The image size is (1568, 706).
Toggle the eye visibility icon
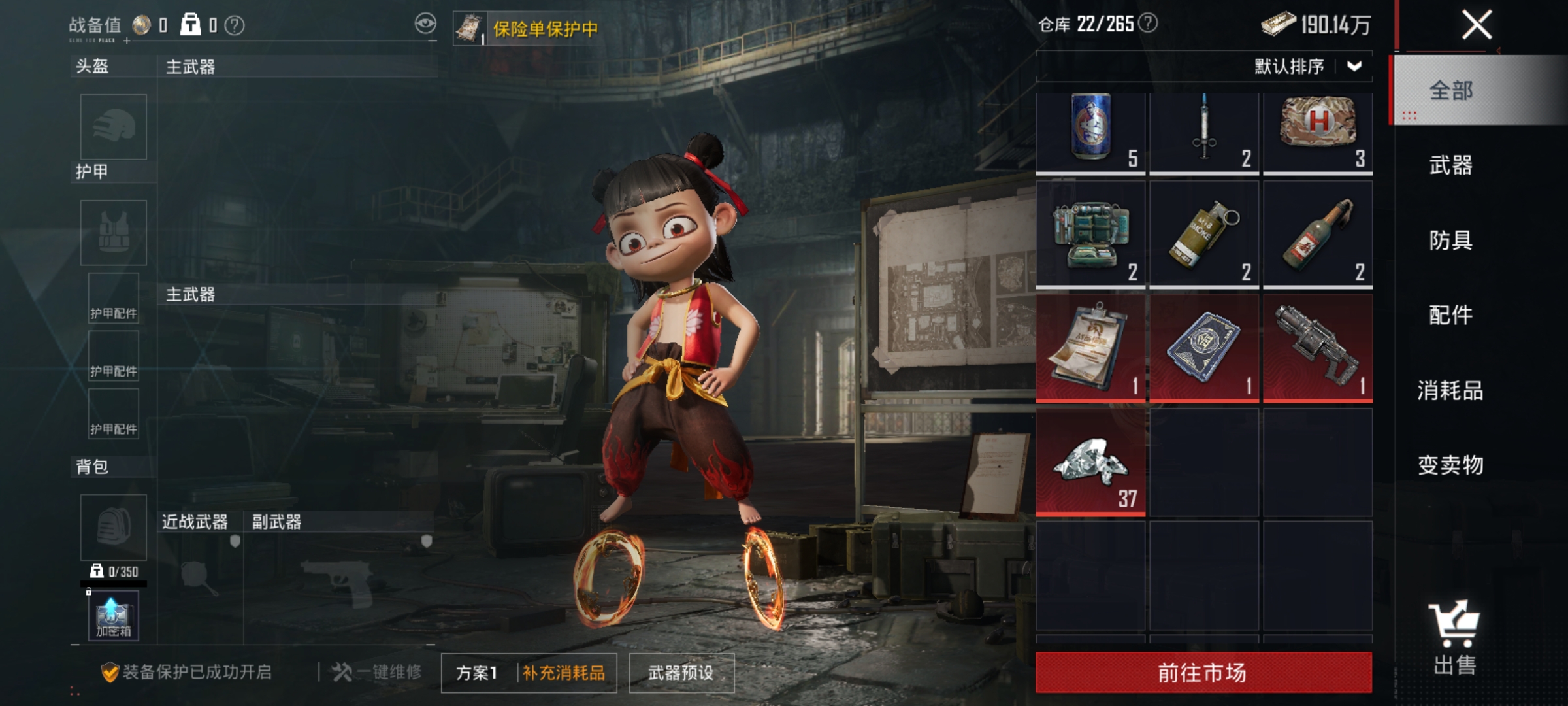tap(425, 24)
